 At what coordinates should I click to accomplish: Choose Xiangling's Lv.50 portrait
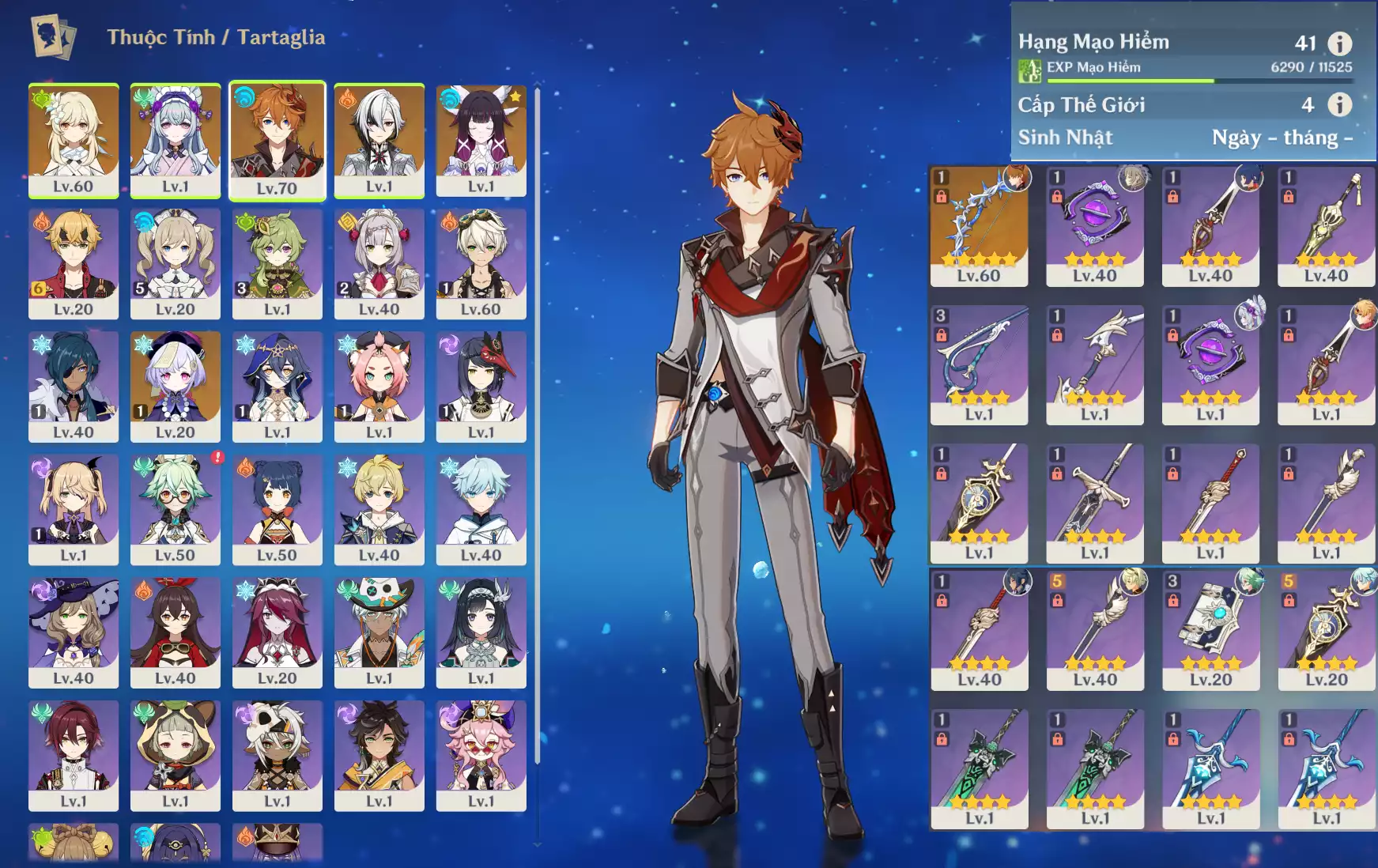[x=277, y=509]
